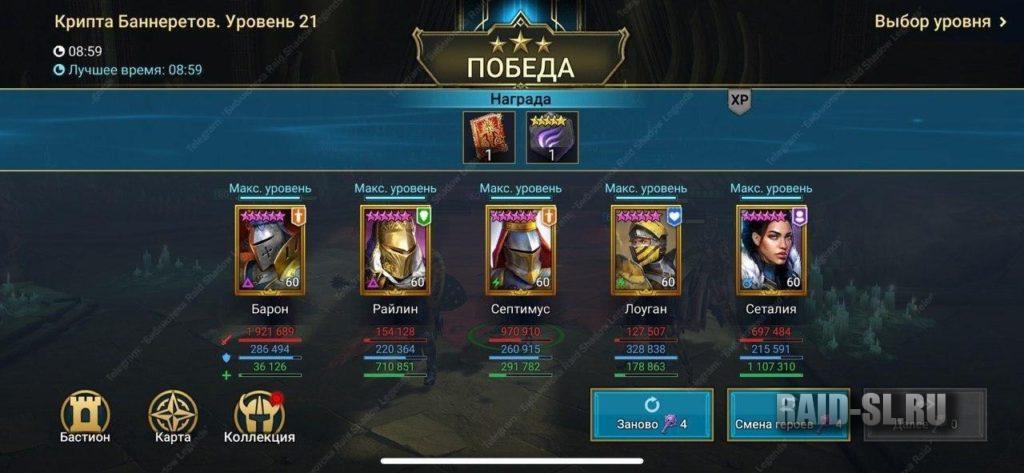The image size is (1024, 473).
Task: Open Смена героев to change heroes
Action: click(788, 414)
